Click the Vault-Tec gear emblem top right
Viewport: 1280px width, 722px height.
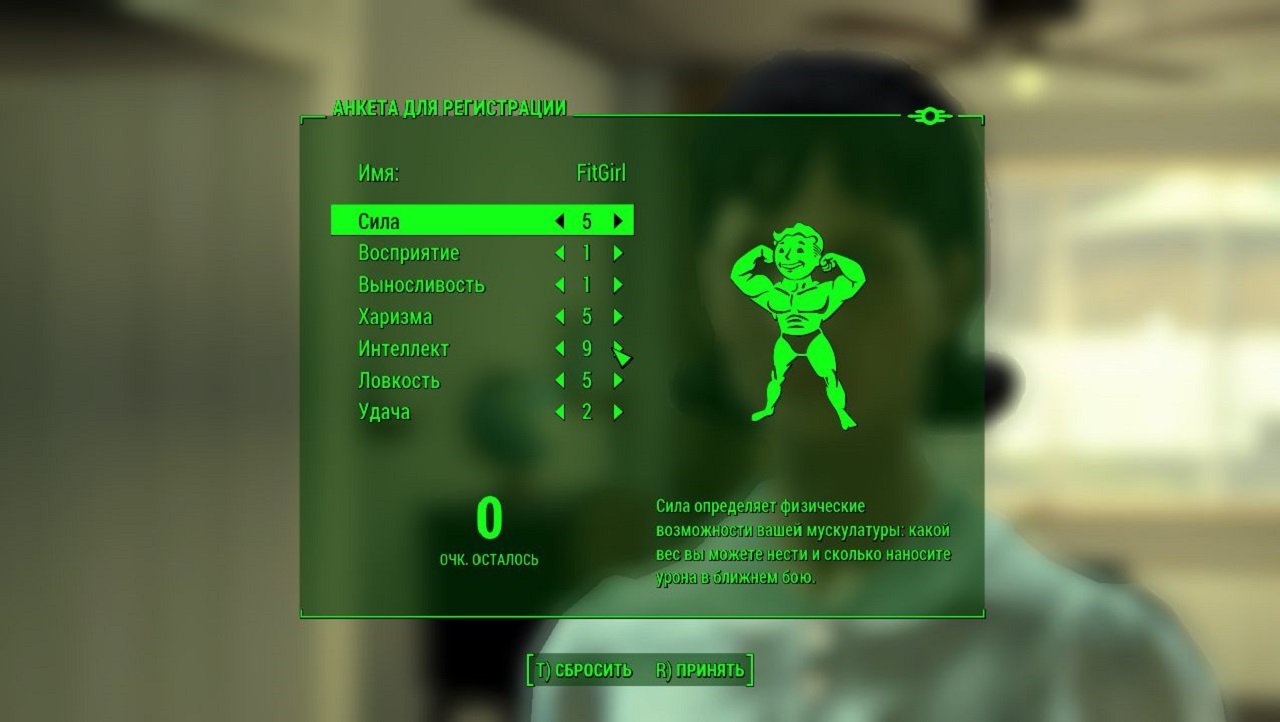click(x=931, y=115)
